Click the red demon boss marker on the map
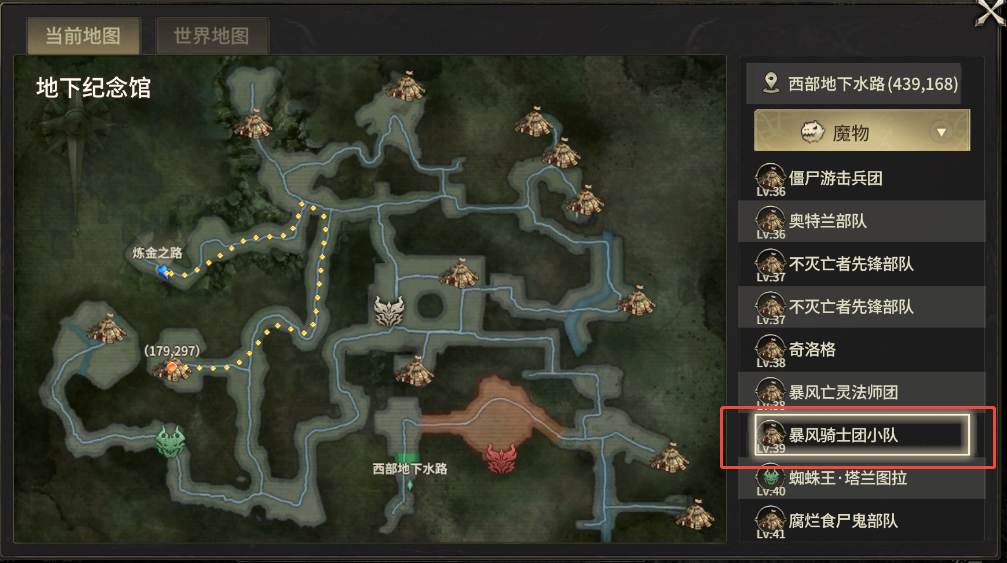The image size is (1007, 563). tap(500, 459)
